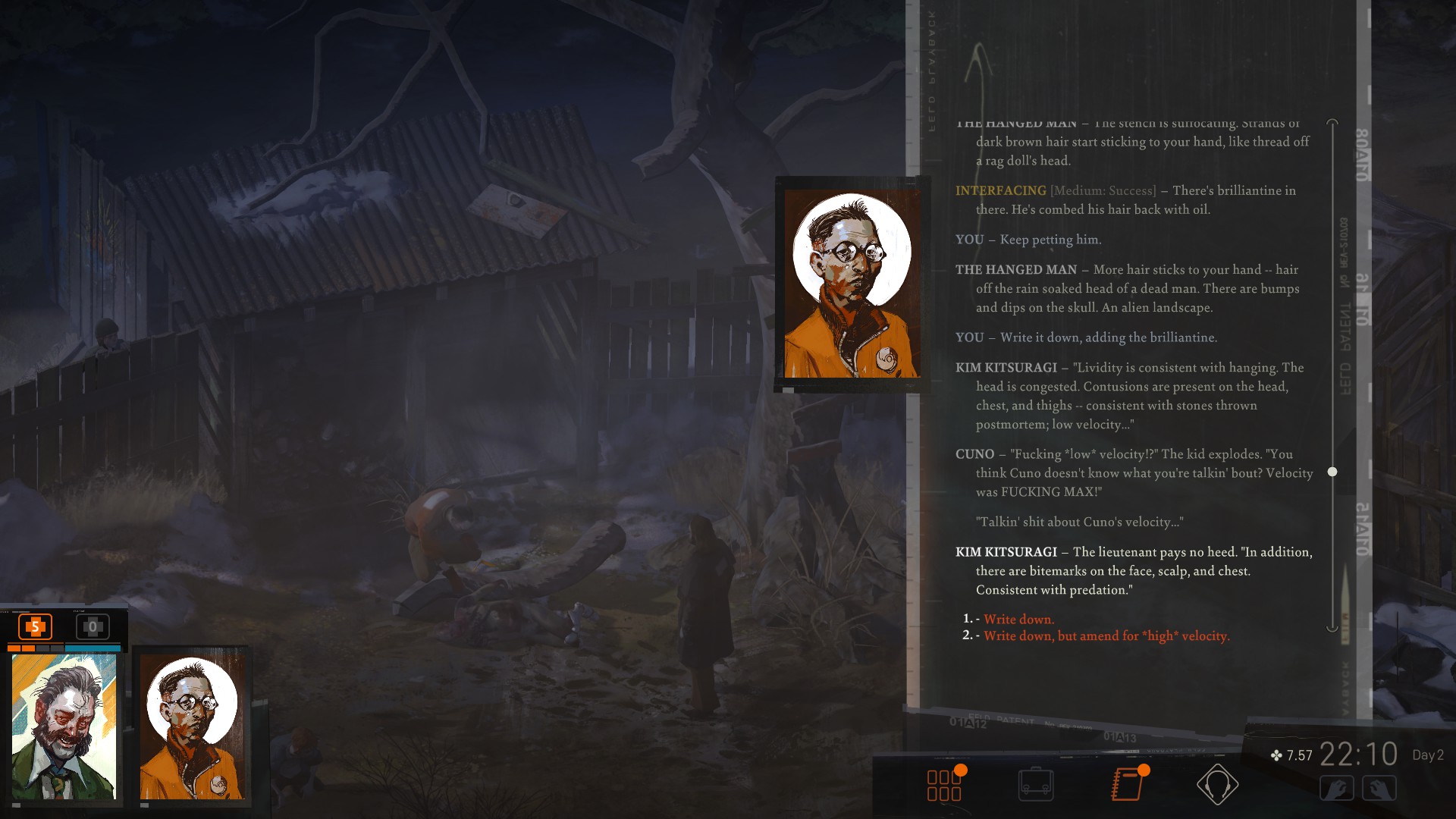Click the dialogue scrollbar handle
Screen dimensions: 1456x819
pos(1332,472)
